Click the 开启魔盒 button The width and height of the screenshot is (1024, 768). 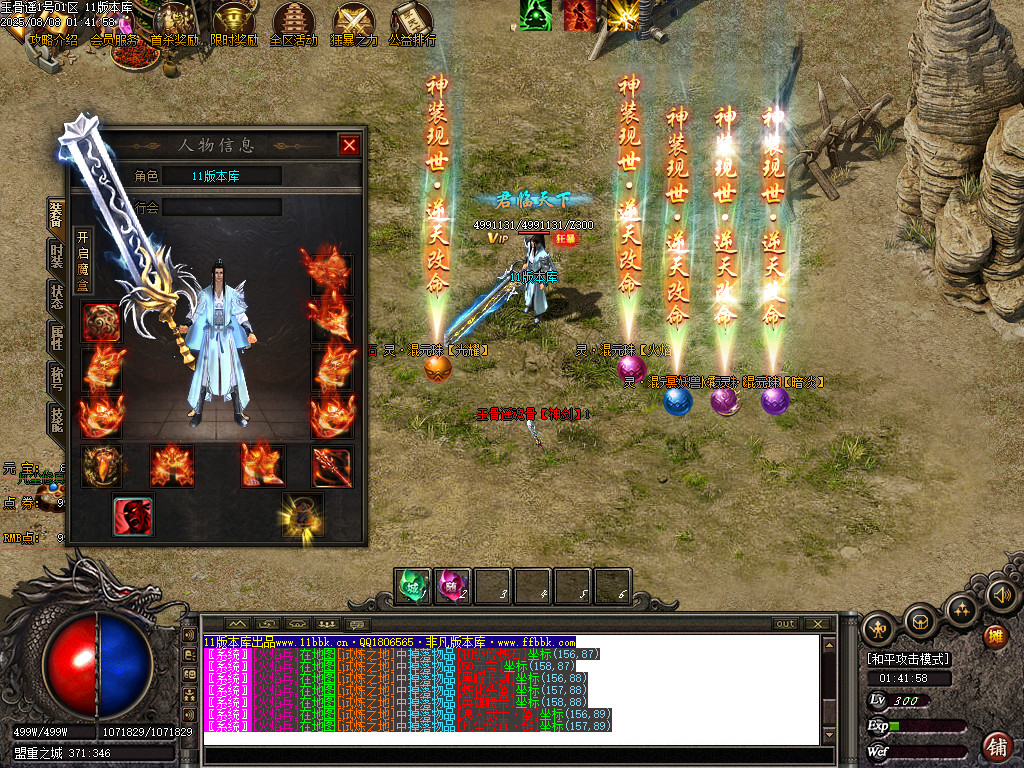[83, 262]
